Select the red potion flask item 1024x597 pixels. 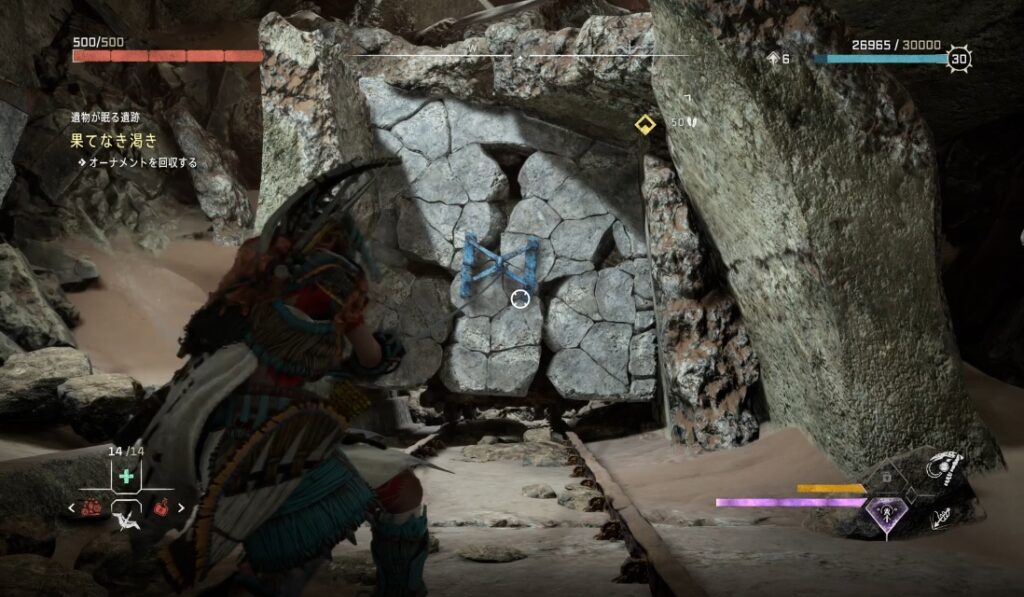(160, 508)
